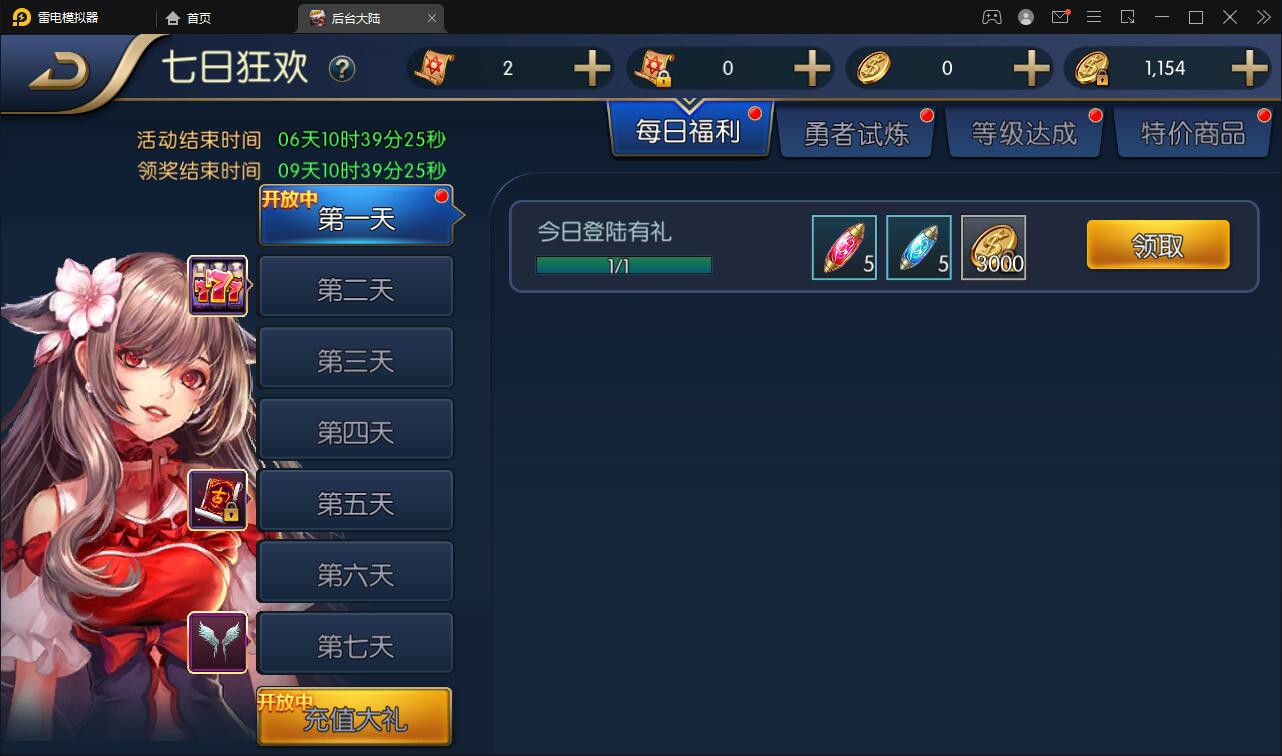The height and width of the screenshot is (756, 1282).
Task: Select the 3000 gold coin reward icon
Action: point(993,247)
